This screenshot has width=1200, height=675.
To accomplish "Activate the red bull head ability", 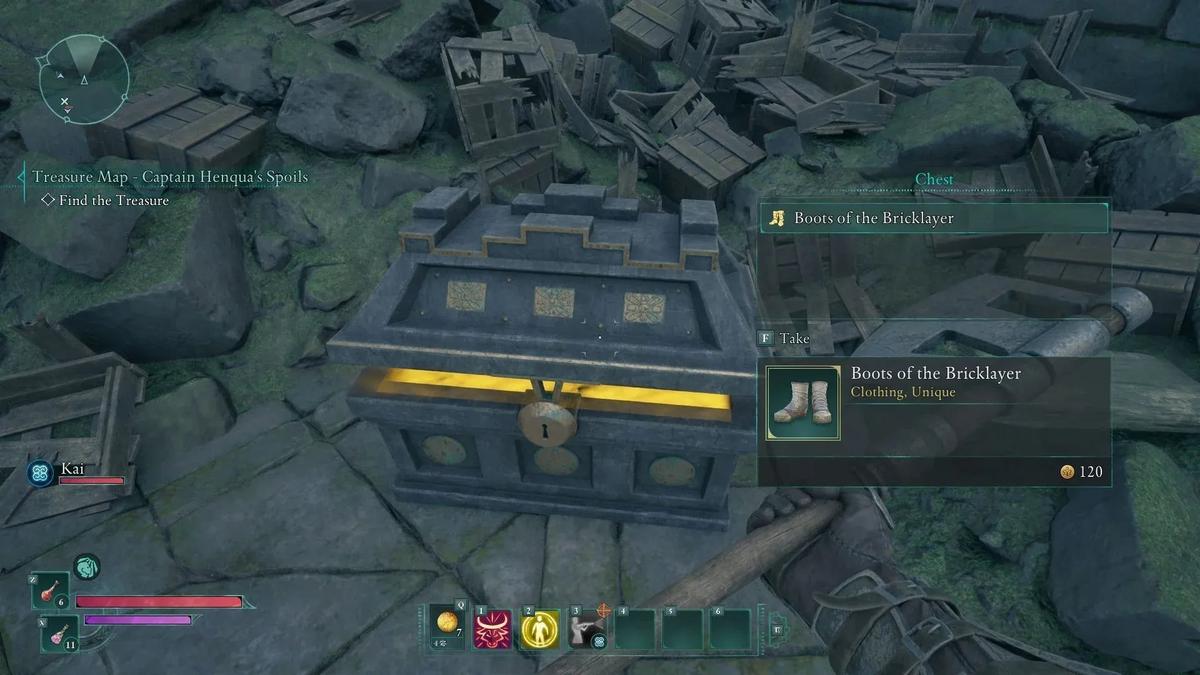I will (492, 629).
